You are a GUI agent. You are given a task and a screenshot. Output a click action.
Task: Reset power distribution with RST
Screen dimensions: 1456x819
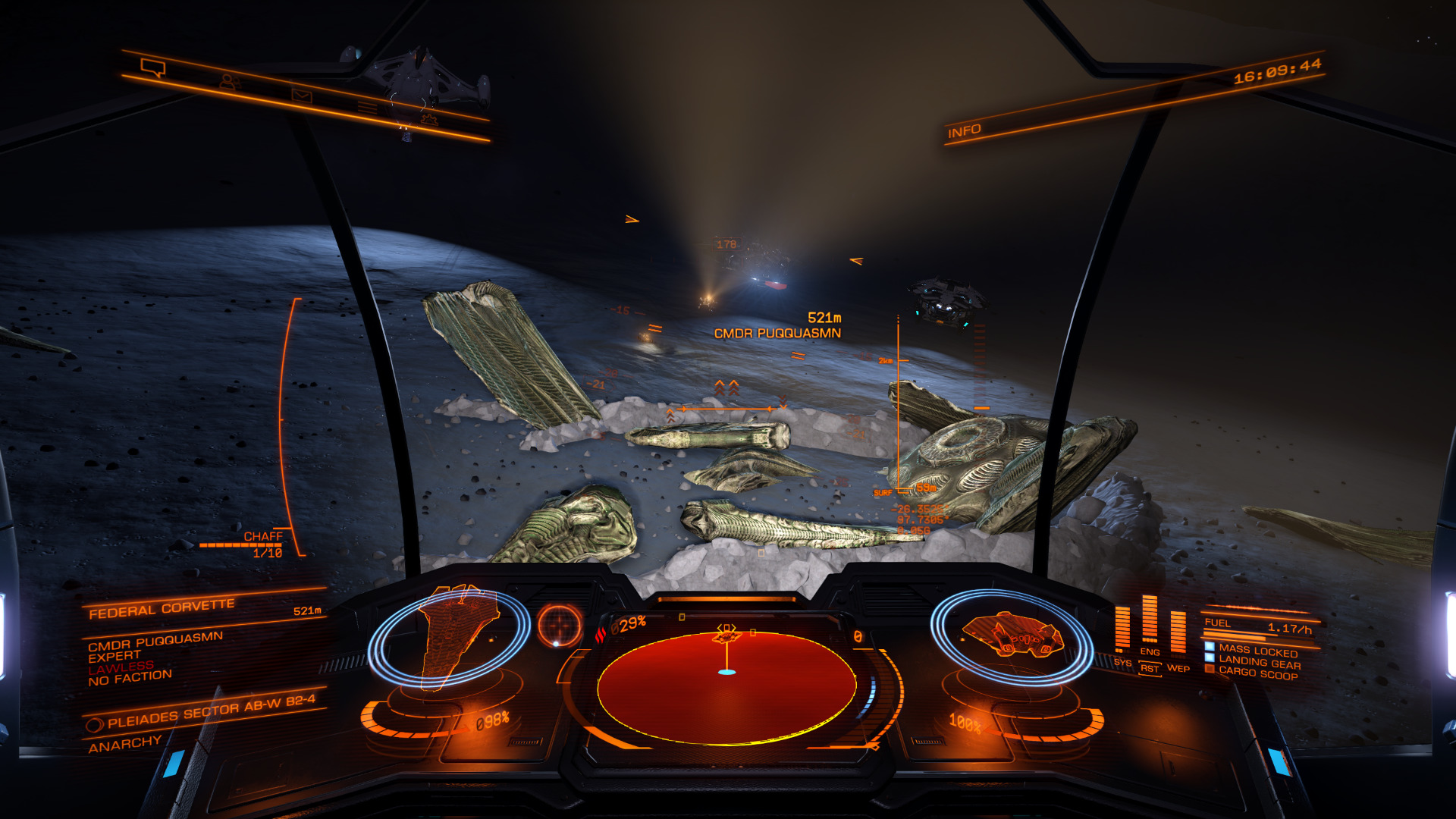[1150, 668]
